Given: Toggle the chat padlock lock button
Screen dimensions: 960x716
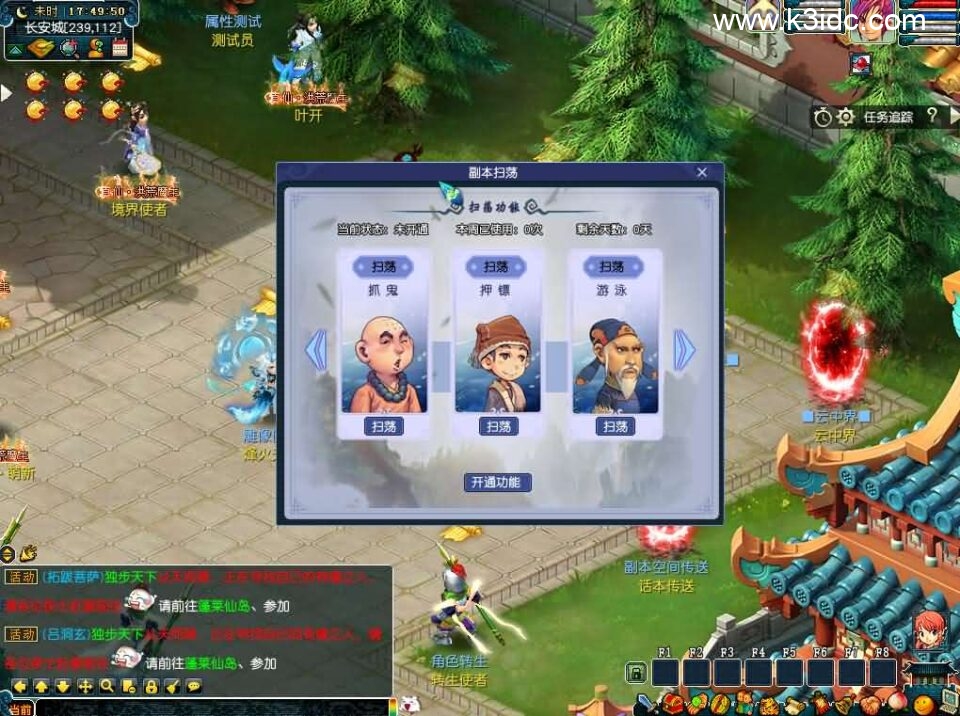Looking at the screenshot, I should click(150, 686).
